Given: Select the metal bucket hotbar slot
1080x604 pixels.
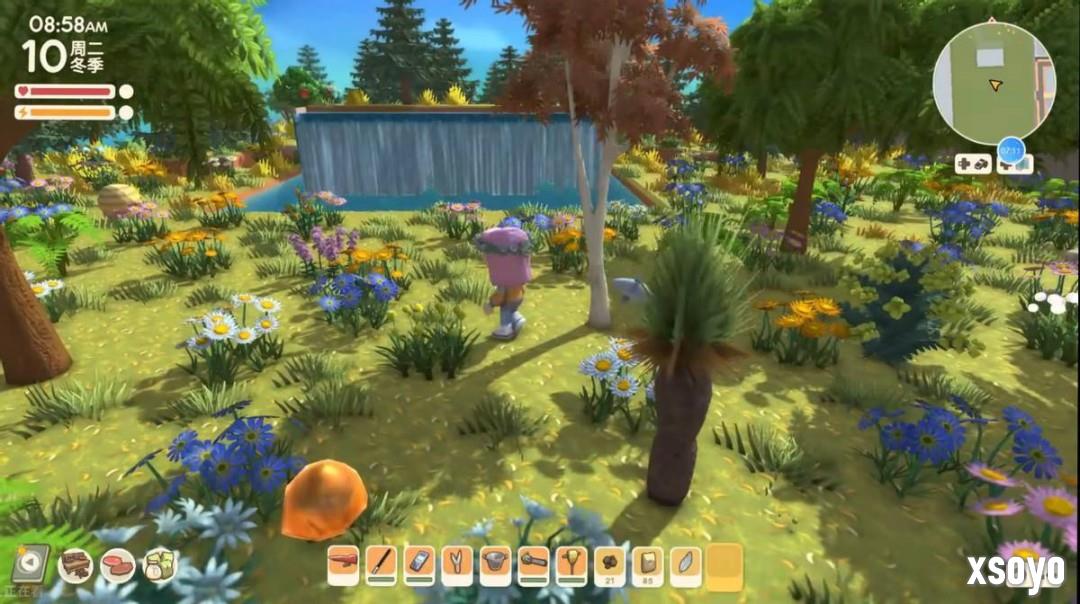Looking at the screenshot, I should coord(495,565).
